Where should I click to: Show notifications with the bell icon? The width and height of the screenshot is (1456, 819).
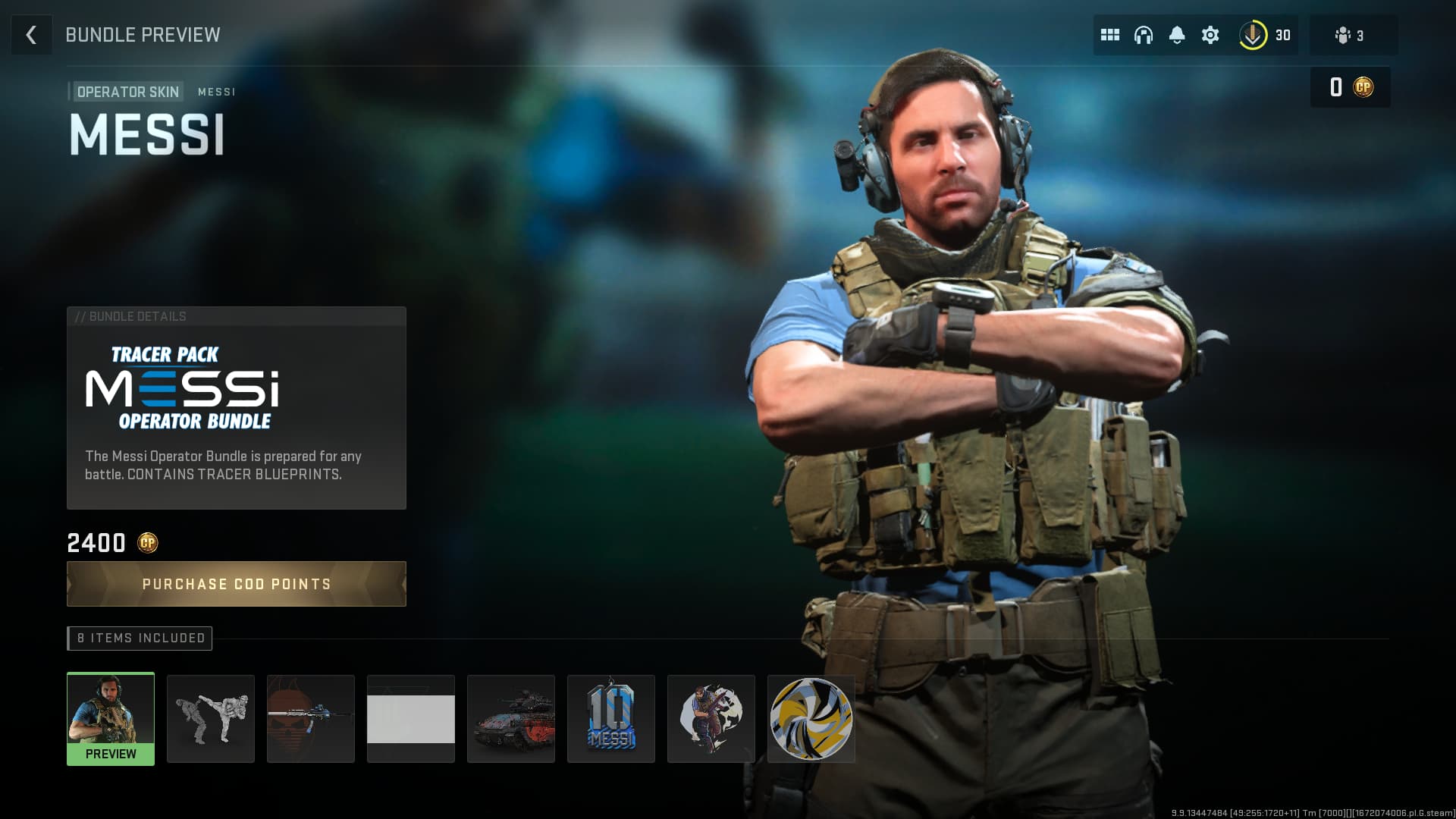click(x=1177, y=35)
